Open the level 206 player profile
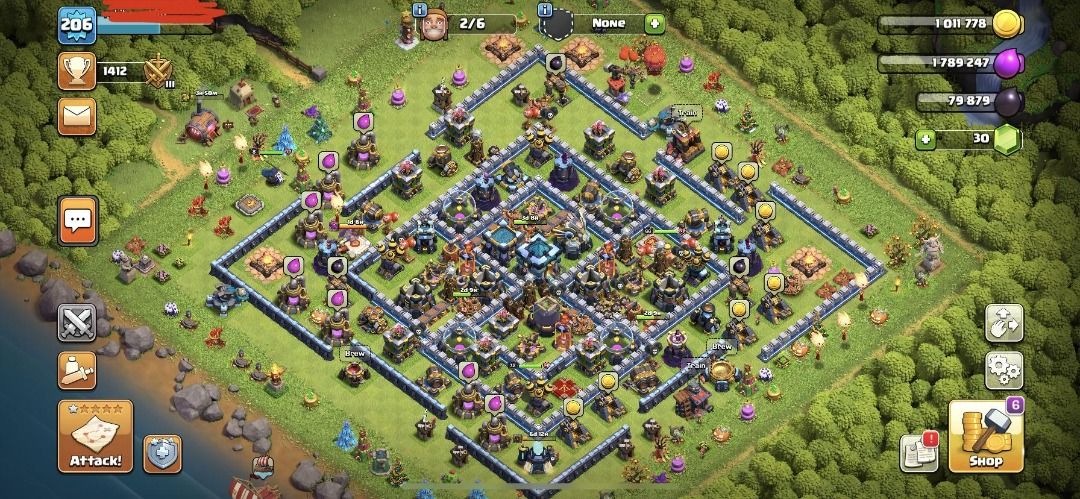This screenshot has width=1080, height=499. (x=75, y=25)
